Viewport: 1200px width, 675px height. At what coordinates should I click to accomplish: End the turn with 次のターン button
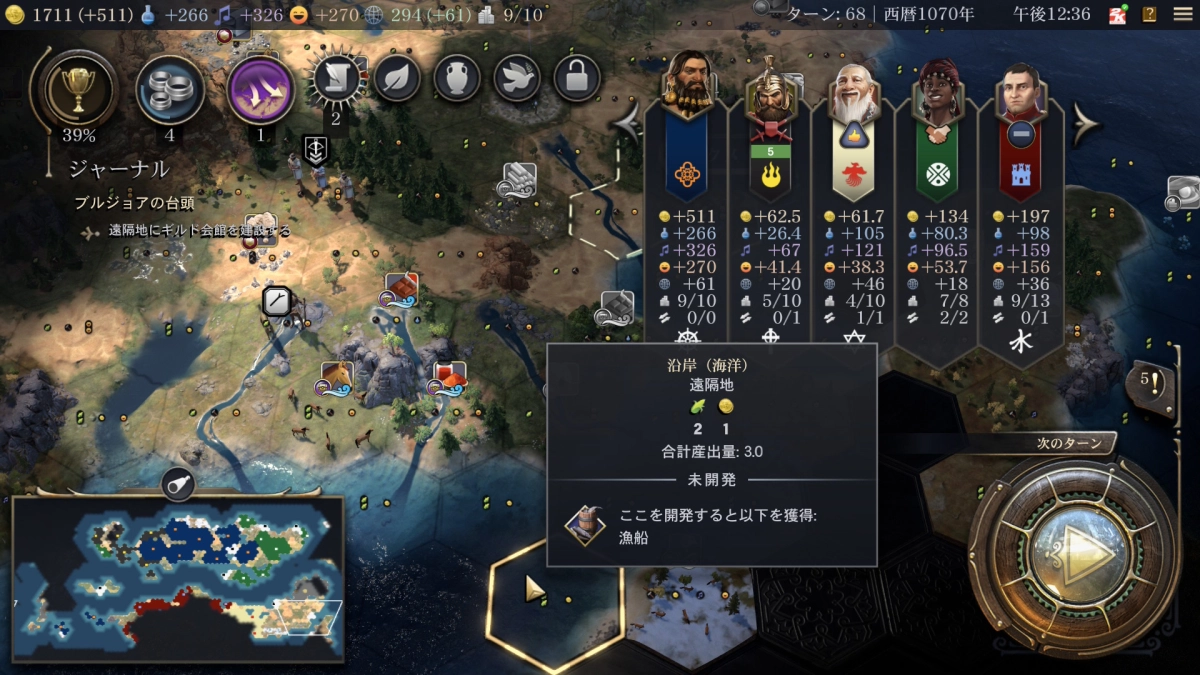[1076, 545]
